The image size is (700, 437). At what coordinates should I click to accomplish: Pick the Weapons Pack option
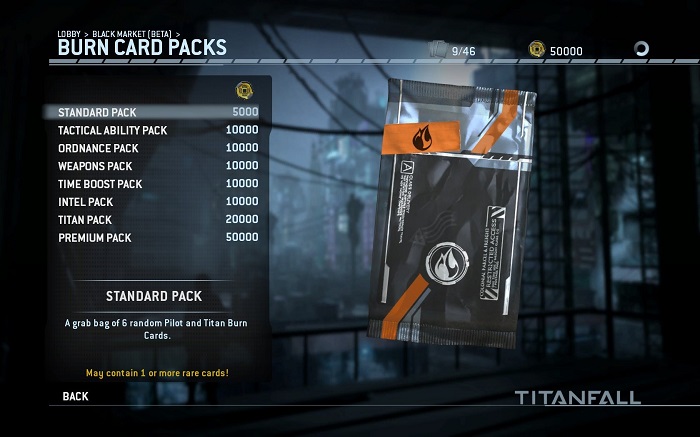click(x=150, y=166)
